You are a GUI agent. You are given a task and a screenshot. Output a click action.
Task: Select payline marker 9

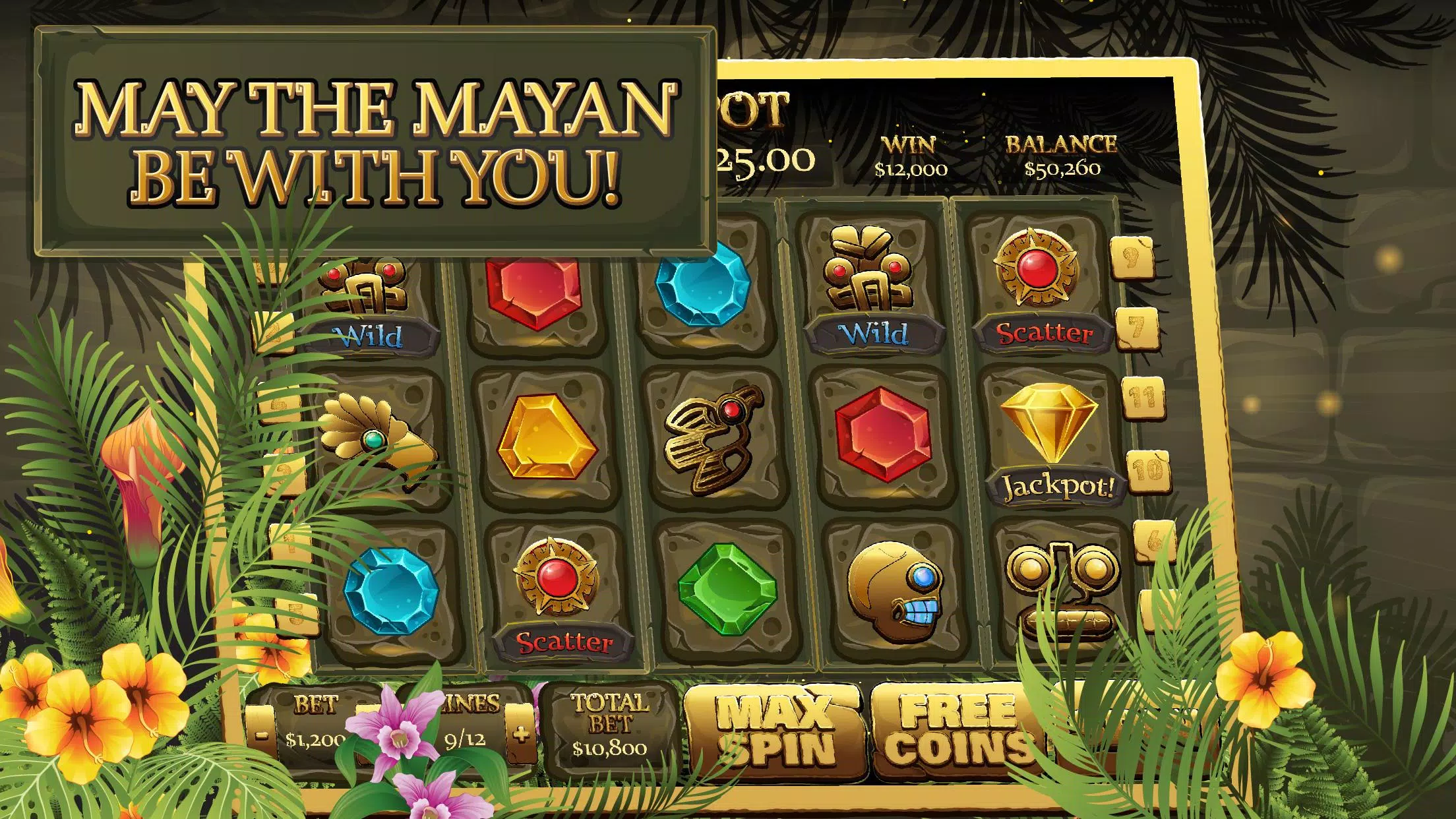[x=1132, y=258]
